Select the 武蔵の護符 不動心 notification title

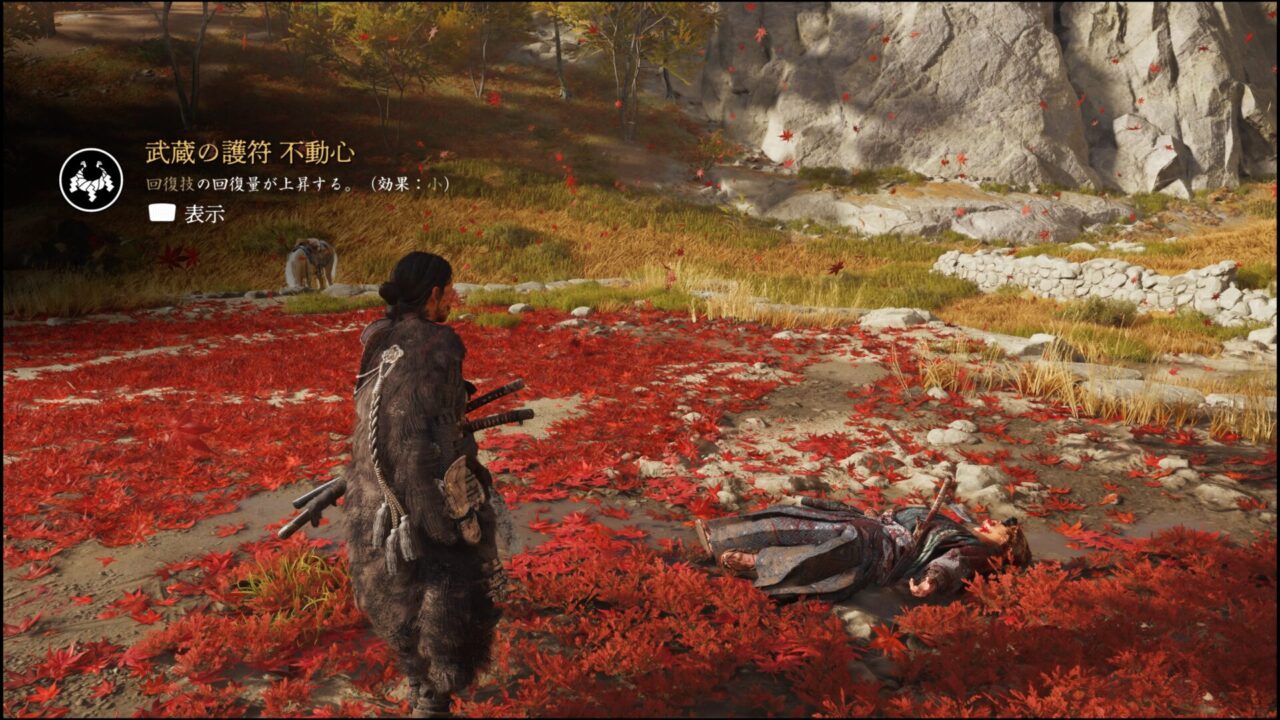coord(250,153)
